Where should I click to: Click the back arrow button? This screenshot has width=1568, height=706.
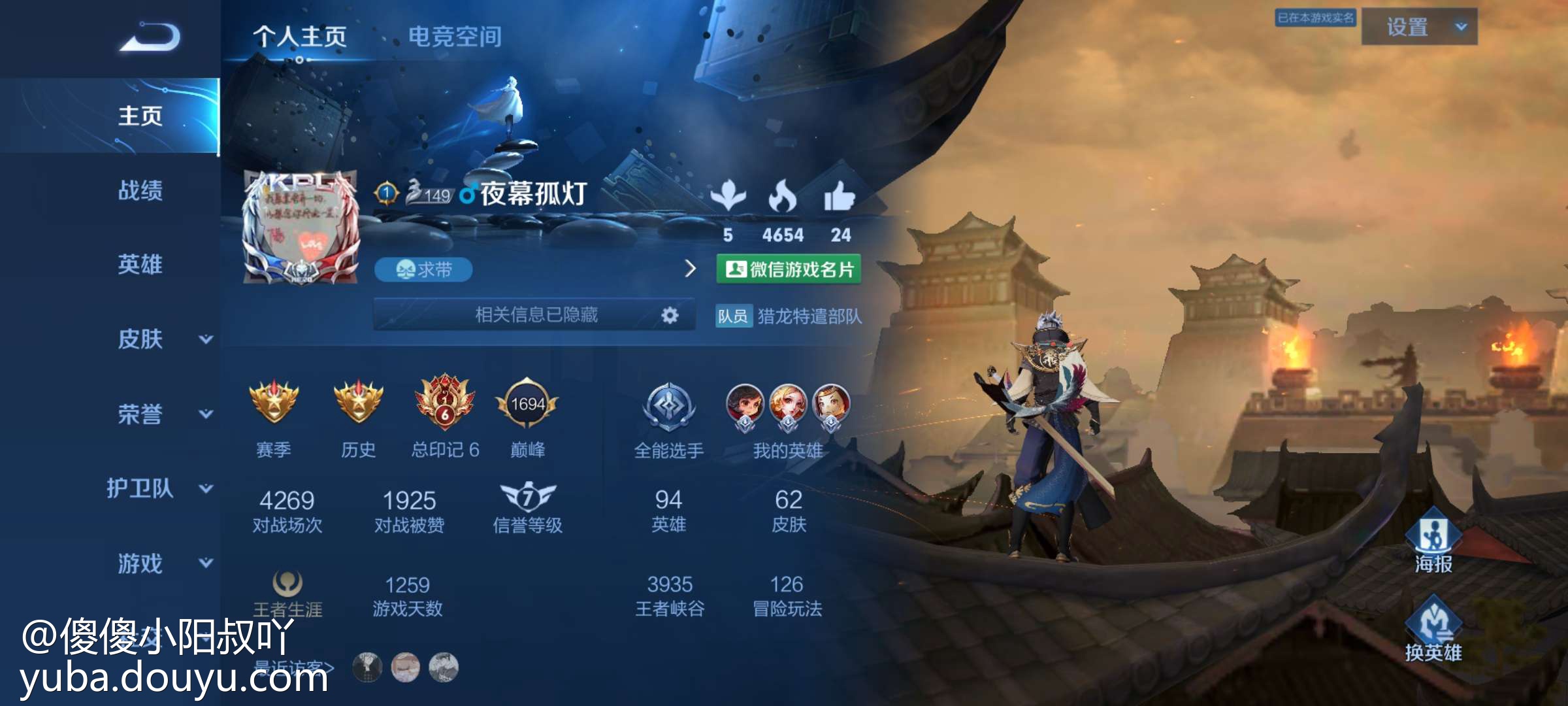click(150, 37)
